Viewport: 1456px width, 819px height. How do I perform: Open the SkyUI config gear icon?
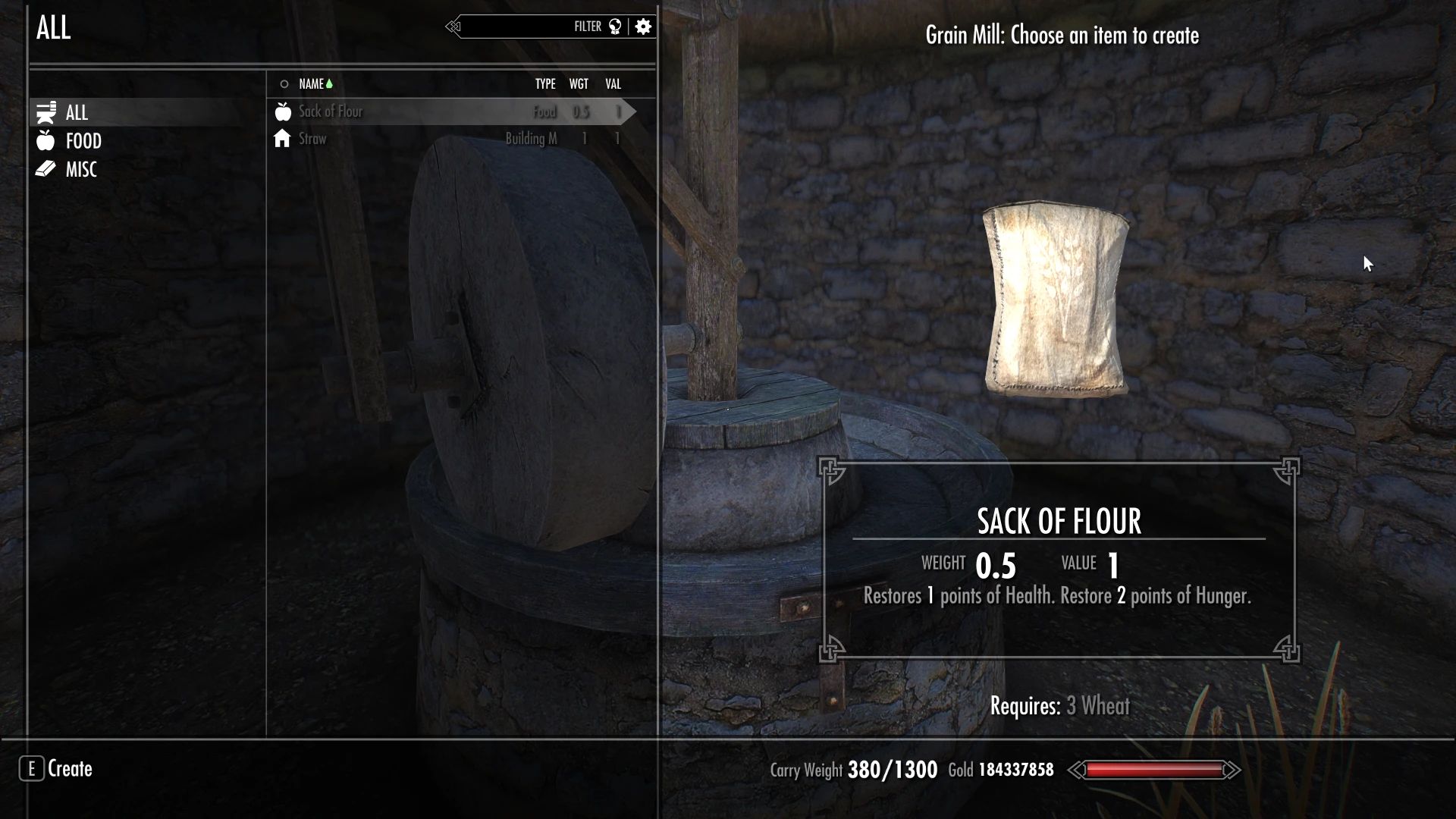pos(643,27)
